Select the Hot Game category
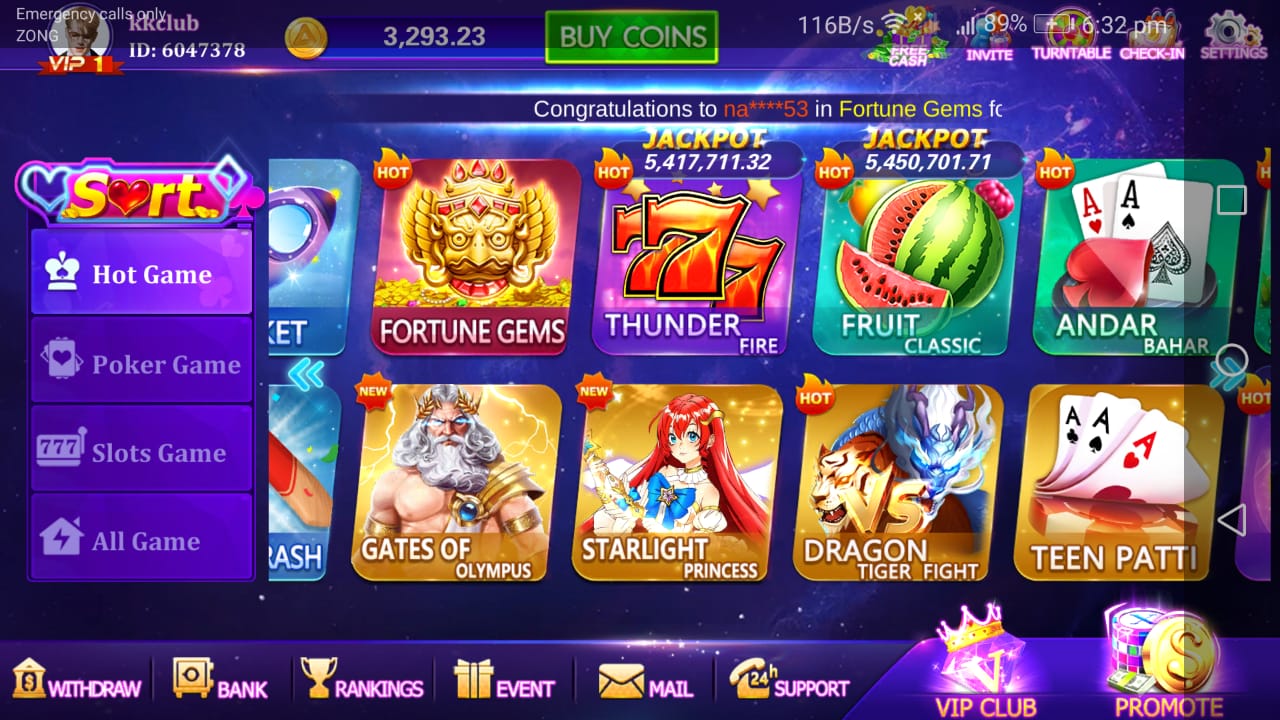The image size is (1280, 720). coord(141,273)
